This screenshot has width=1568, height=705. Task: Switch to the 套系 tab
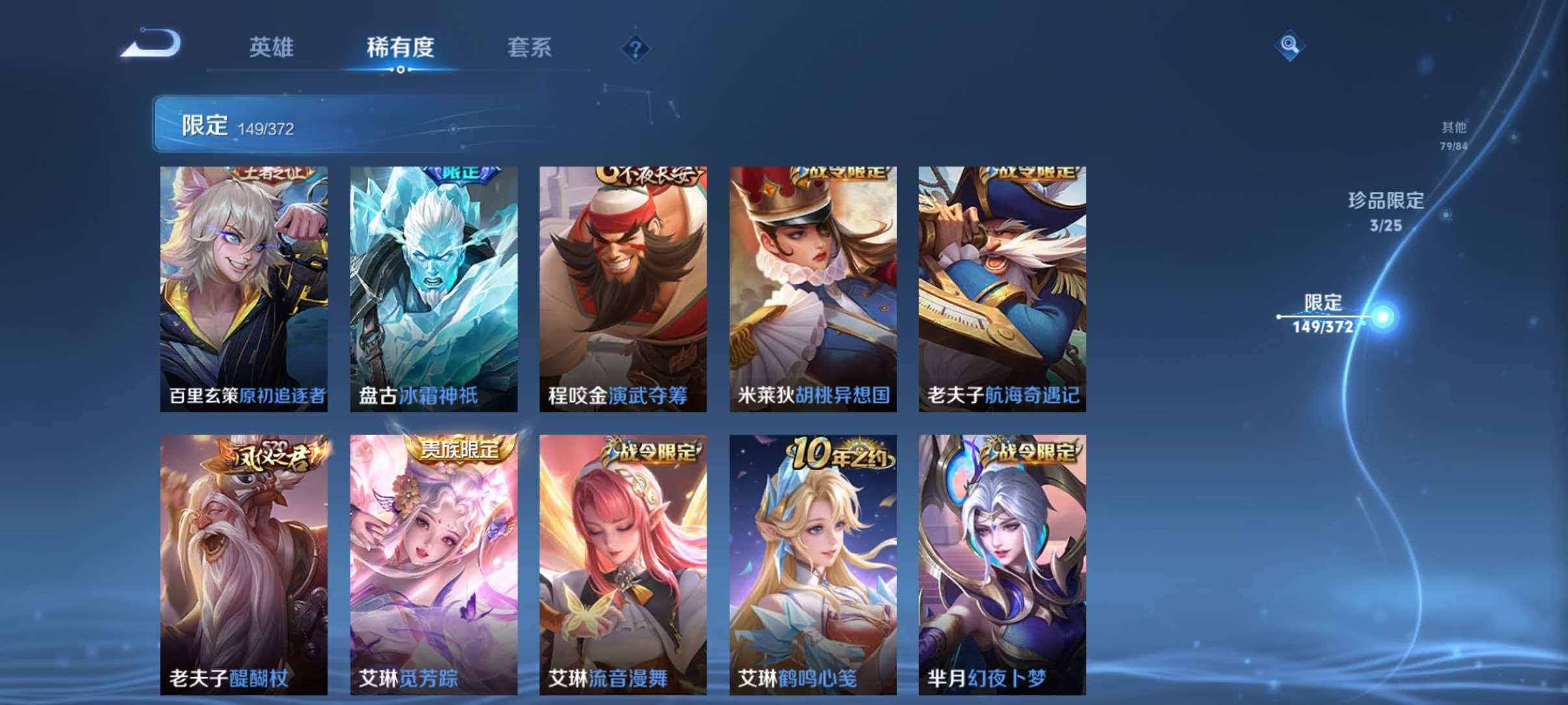530,47
